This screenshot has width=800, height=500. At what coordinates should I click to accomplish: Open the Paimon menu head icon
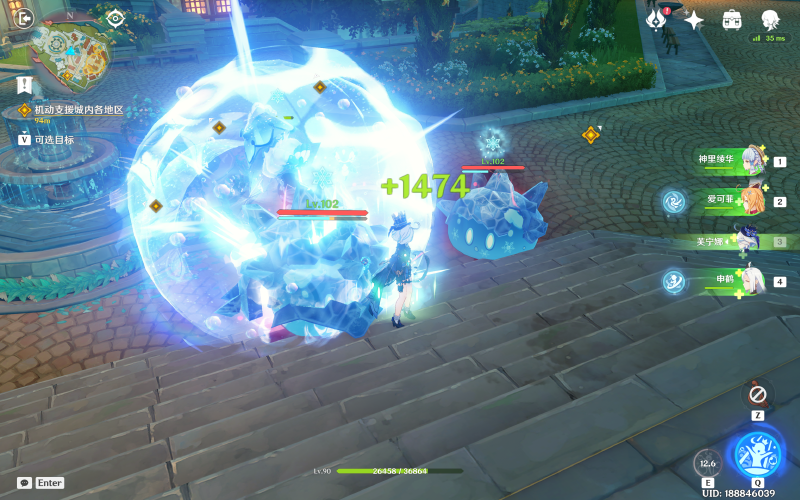point(770,19)
